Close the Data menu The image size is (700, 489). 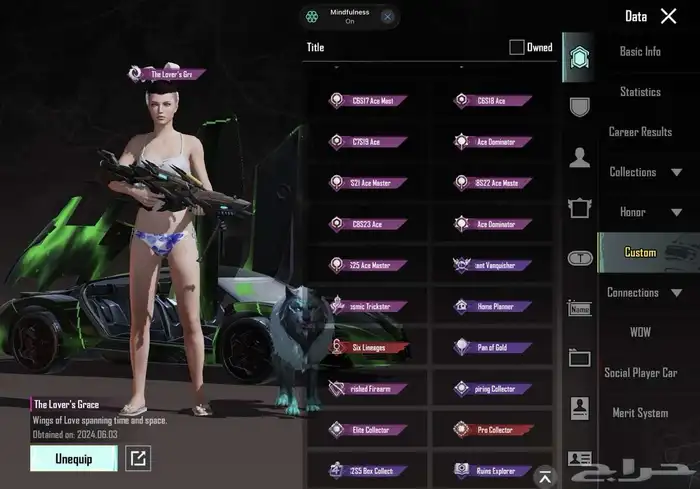tap(669, 16)
